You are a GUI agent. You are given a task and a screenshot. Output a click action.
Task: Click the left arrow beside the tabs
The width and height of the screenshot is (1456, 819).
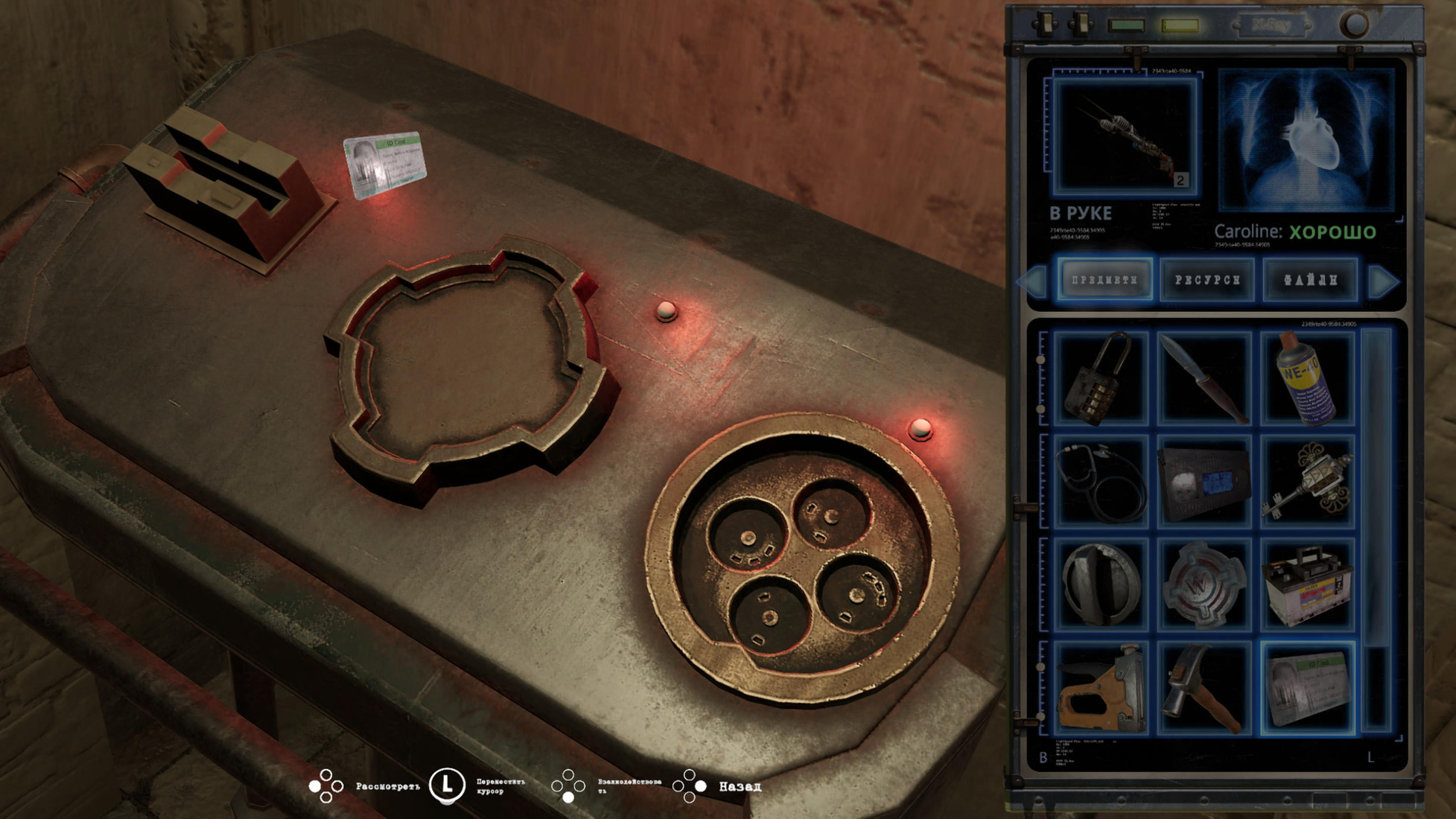click(1033, 282)
